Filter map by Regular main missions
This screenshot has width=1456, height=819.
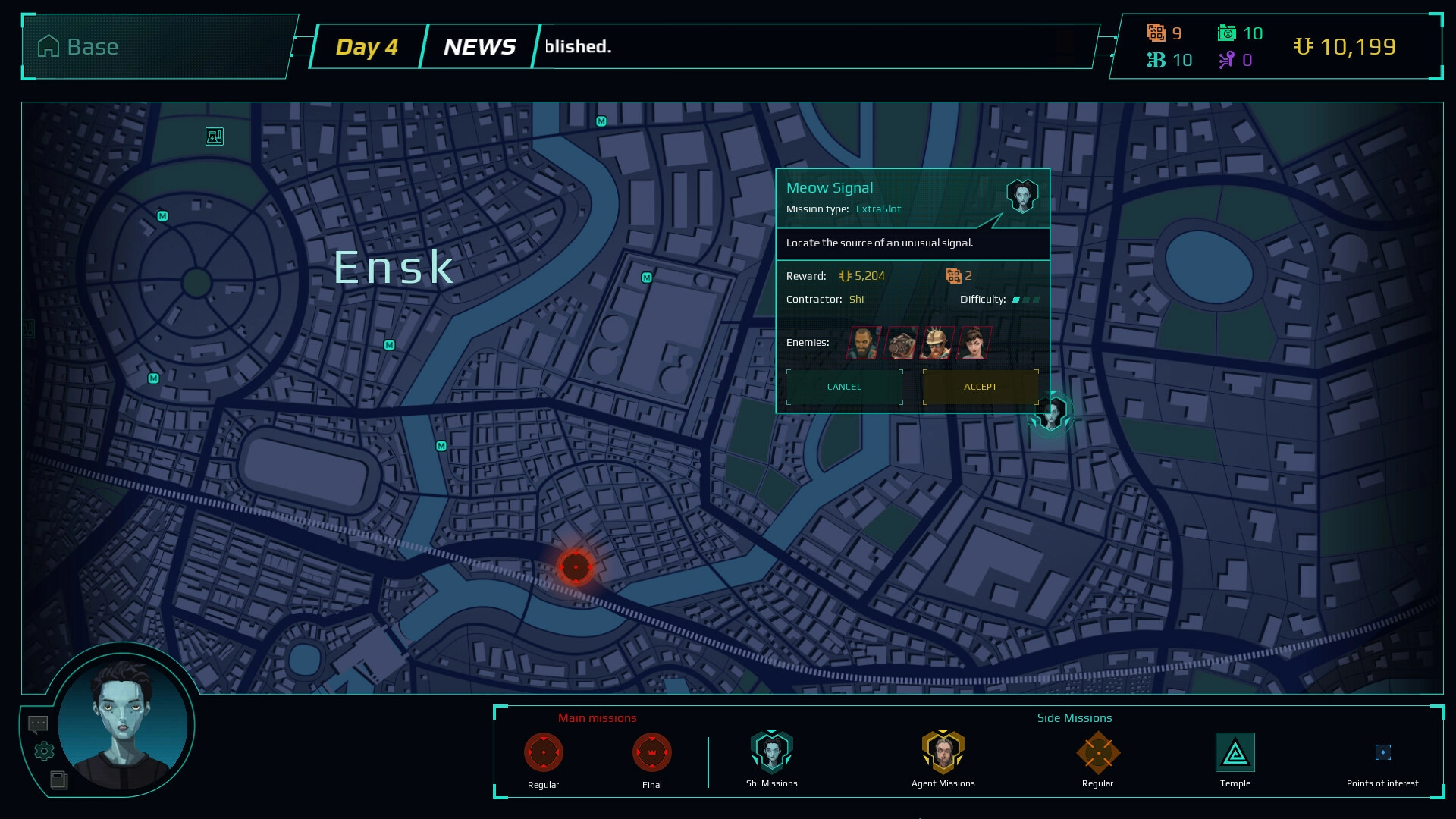tap(543, 753)
